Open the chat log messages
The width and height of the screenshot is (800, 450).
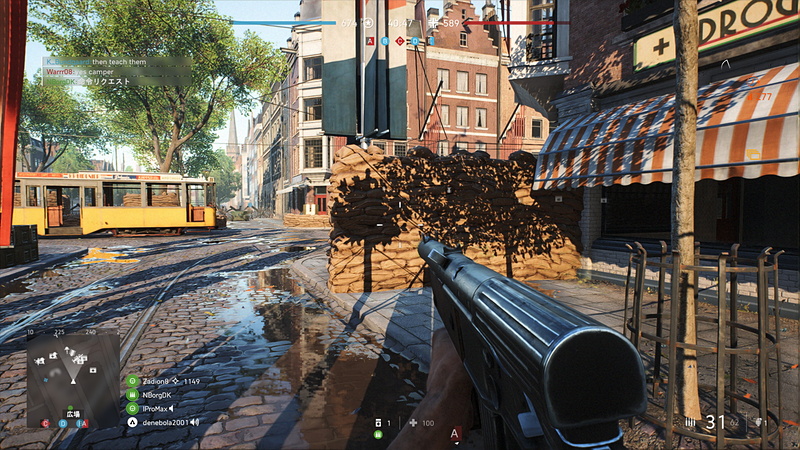110,68
